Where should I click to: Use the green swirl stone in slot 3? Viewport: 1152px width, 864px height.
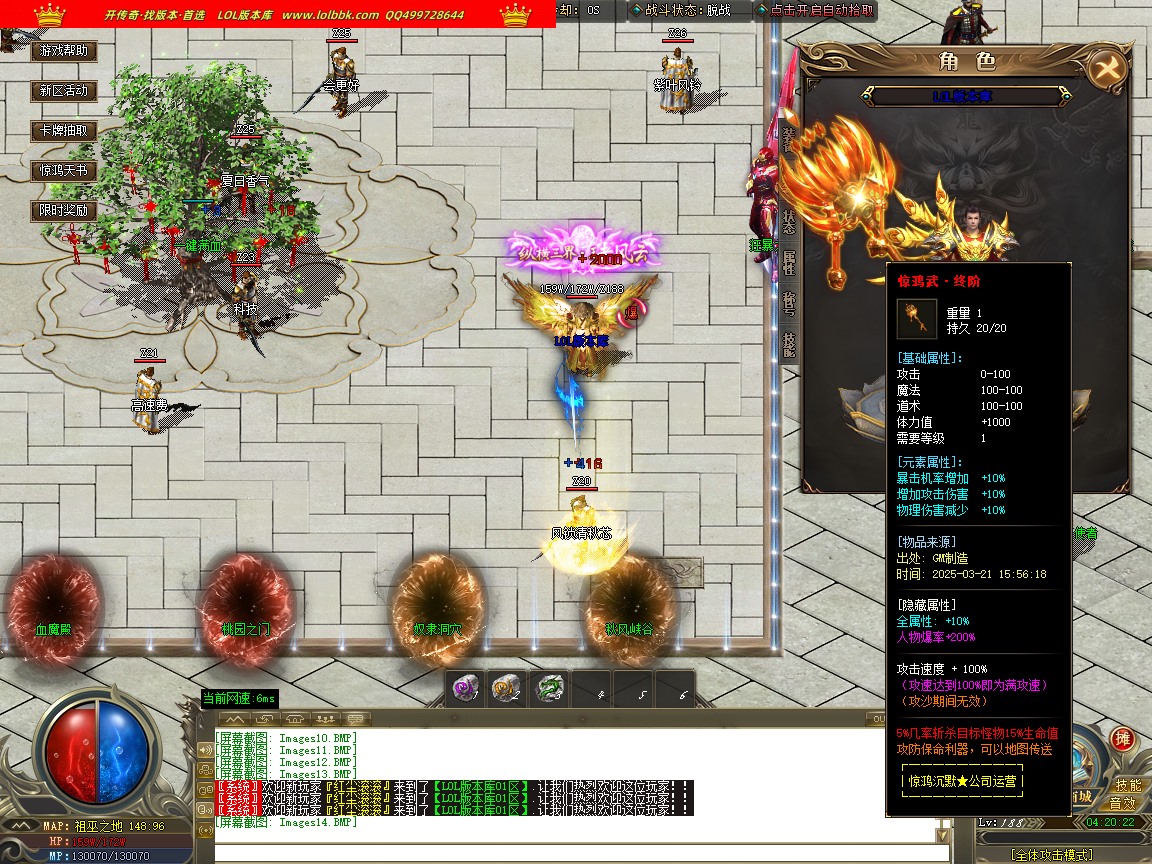coord(549,689)
